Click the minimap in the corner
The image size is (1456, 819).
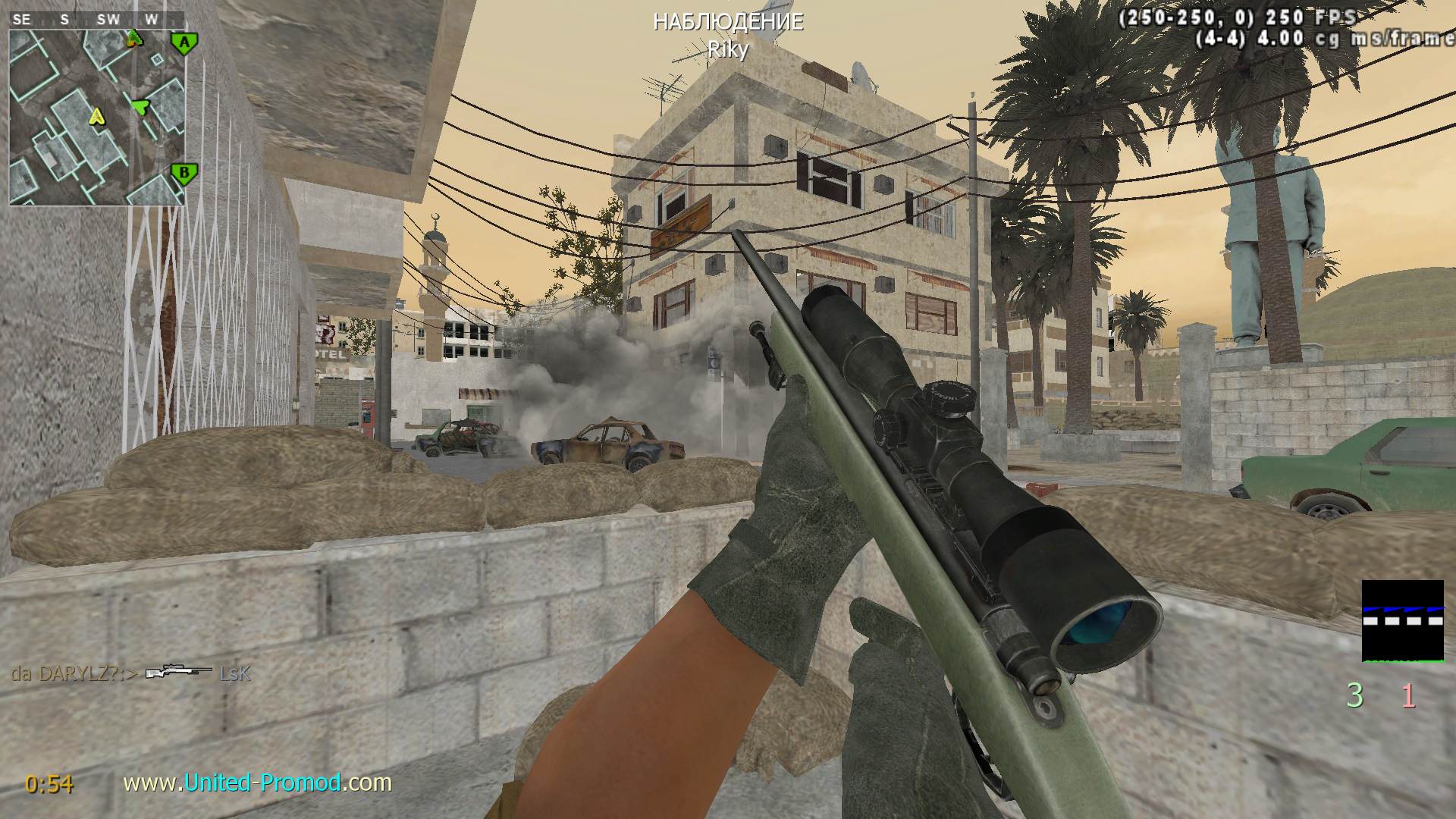(97, 117)
